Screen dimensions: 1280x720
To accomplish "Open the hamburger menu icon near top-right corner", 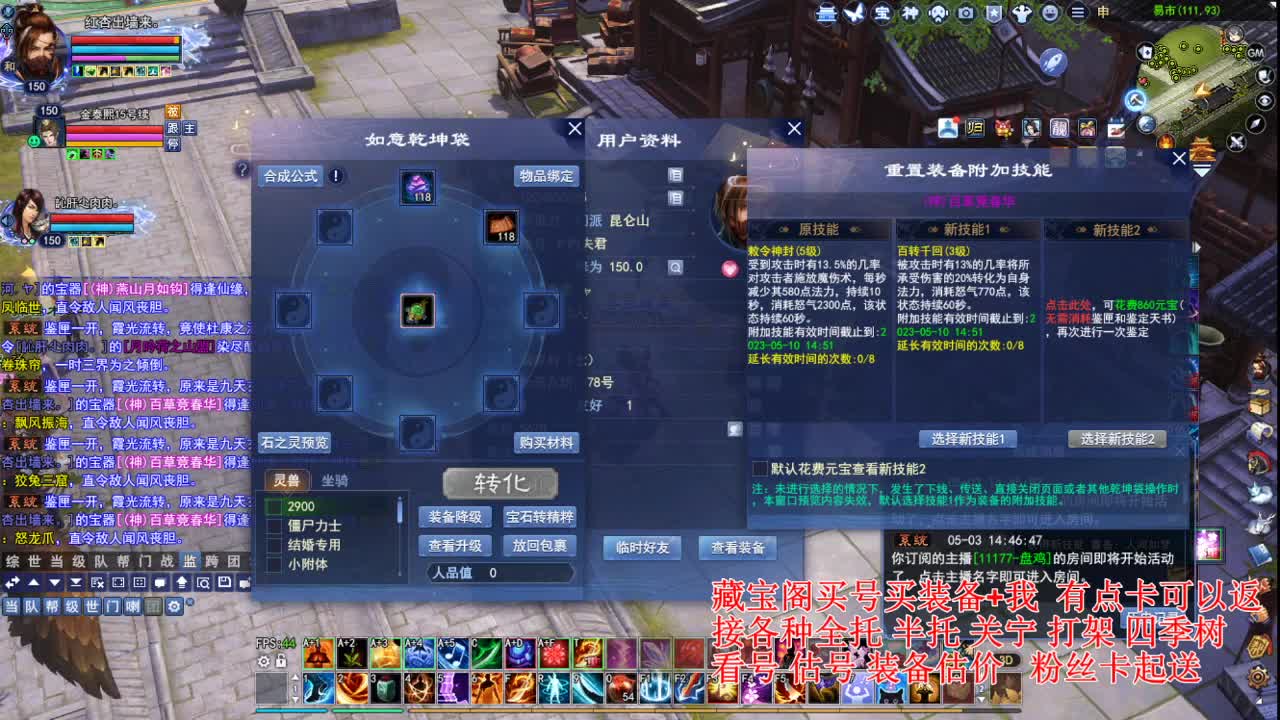I will 1079,14.
